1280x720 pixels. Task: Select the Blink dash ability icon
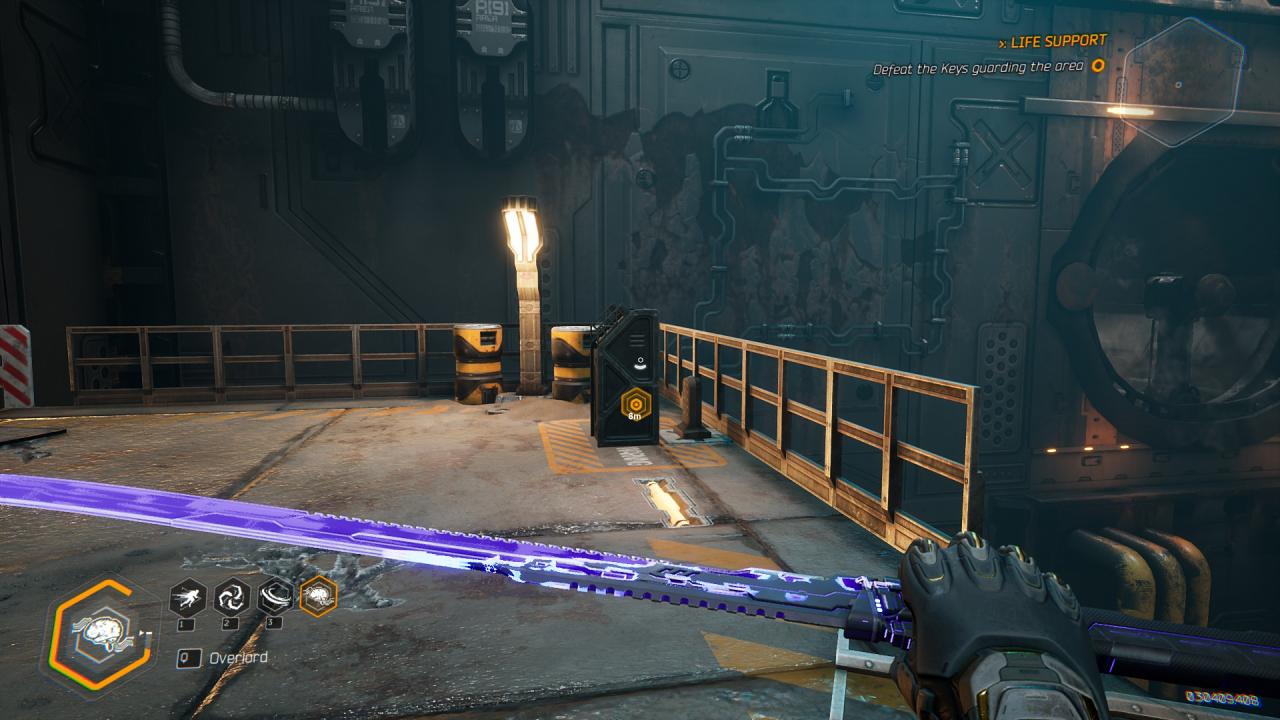point(188,597)
